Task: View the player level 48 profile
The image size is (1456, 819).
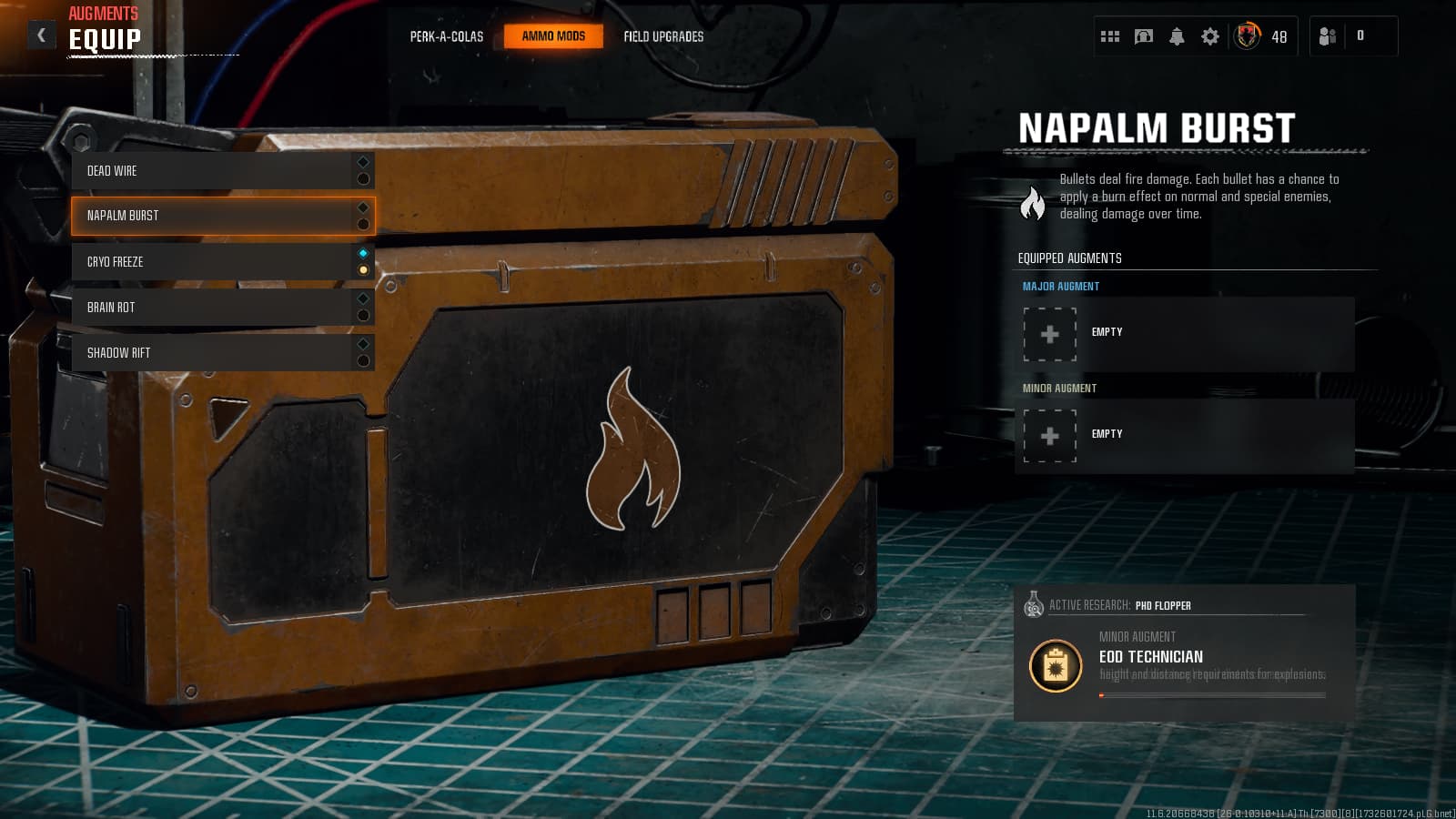Action: [x=1260, y=36]
